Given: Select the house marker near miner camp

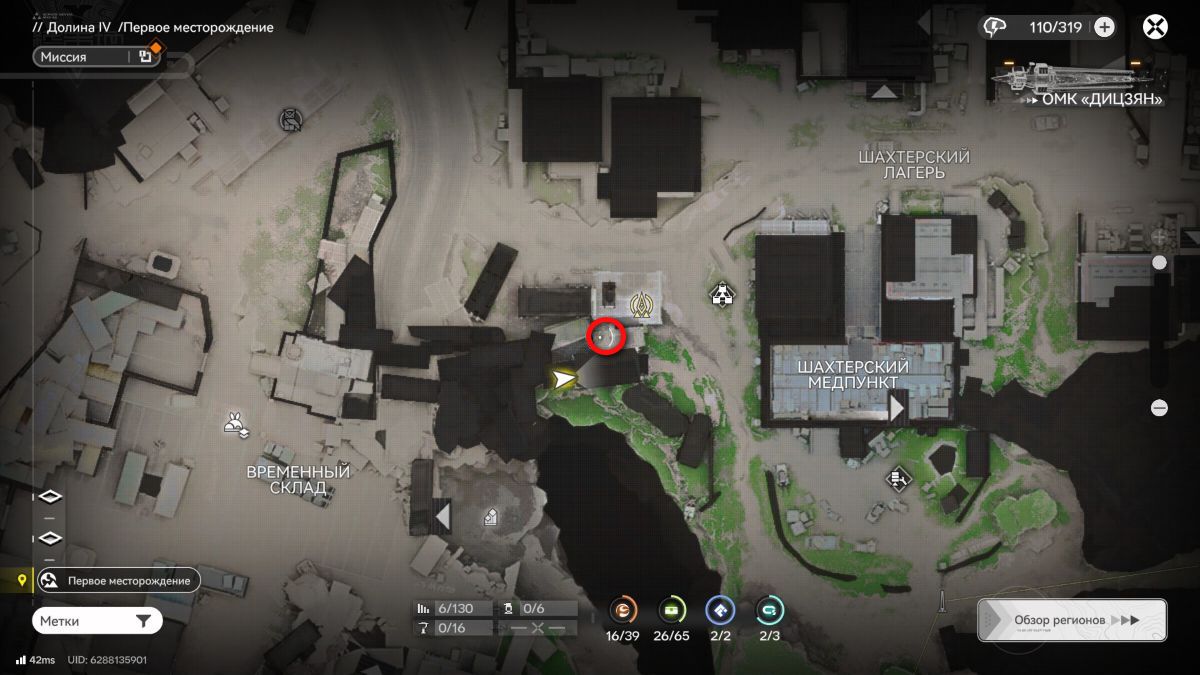Looking at the screenshot, I should (720, 294).
